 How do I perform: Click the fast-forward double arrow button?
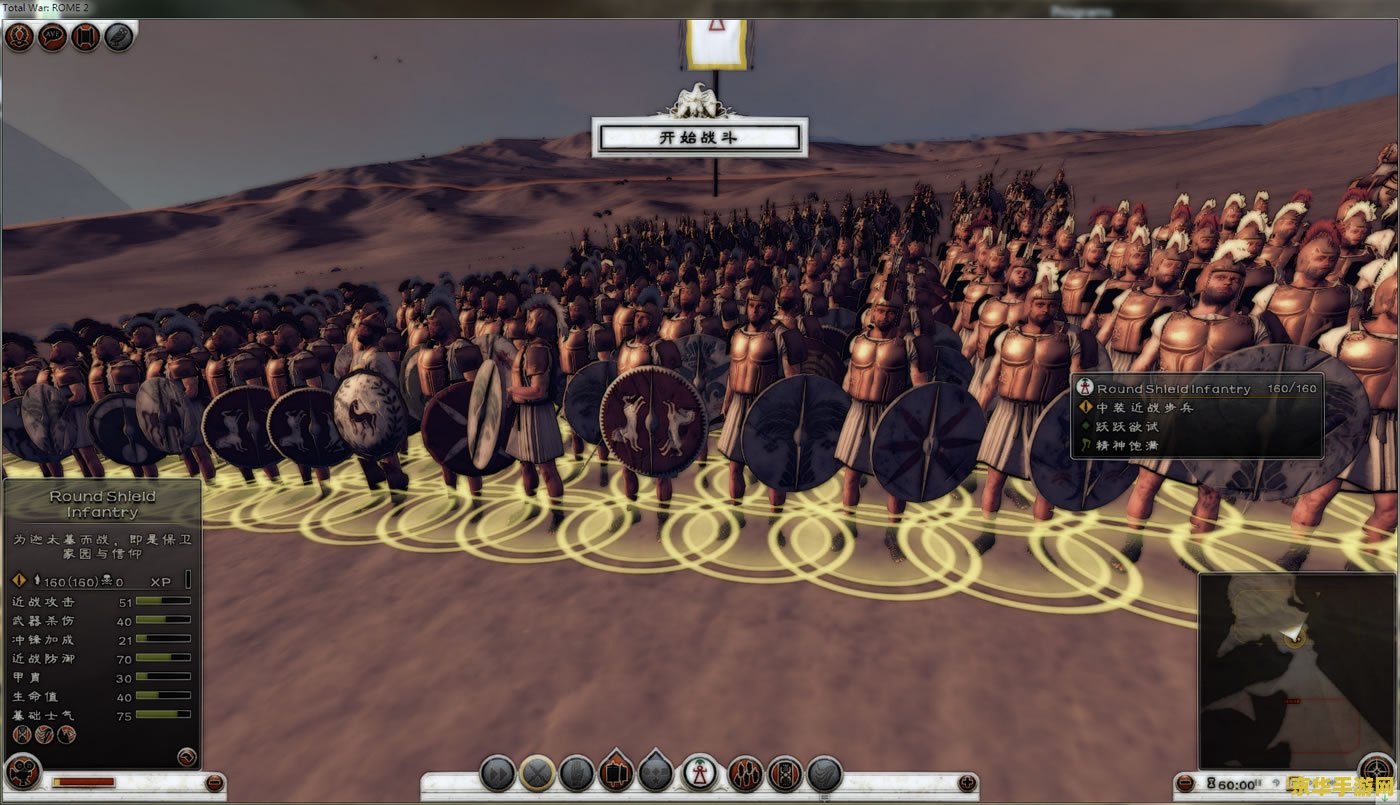pyautogui.click(x=497, y=773)
